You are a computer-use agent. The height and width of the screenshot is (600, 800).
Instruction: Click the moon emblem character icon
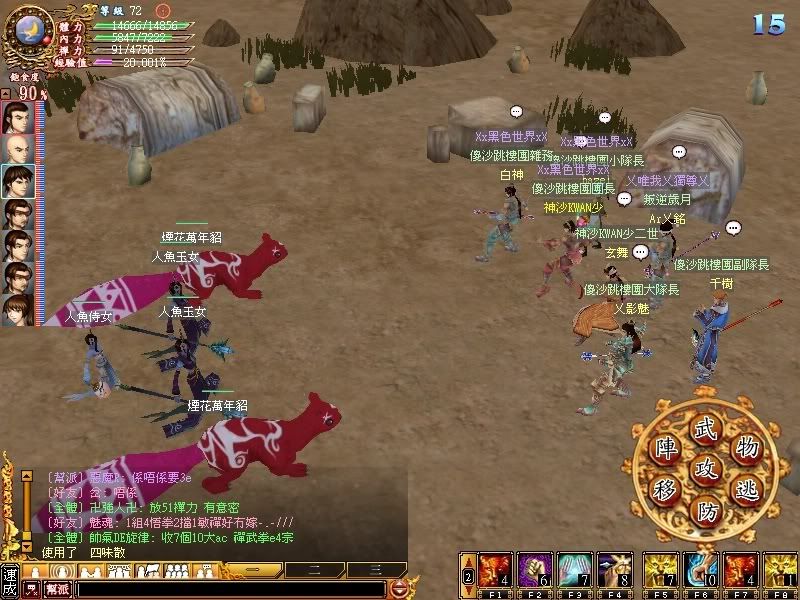point(29,29)
